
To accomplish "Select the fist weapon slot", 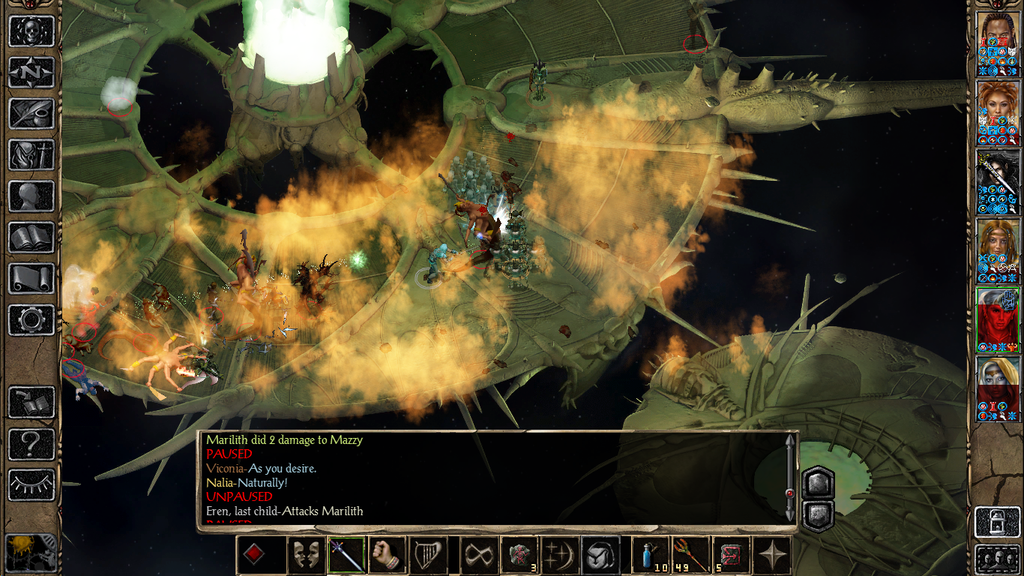I will pos(387,555).
